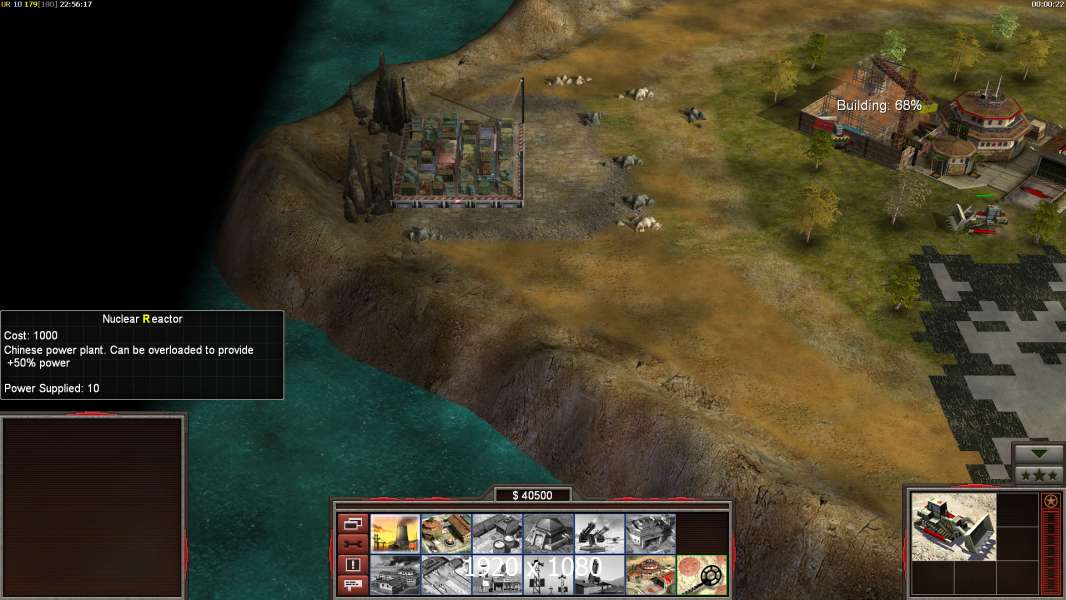Click the red overlapping windows button

(x=351, y=523)
